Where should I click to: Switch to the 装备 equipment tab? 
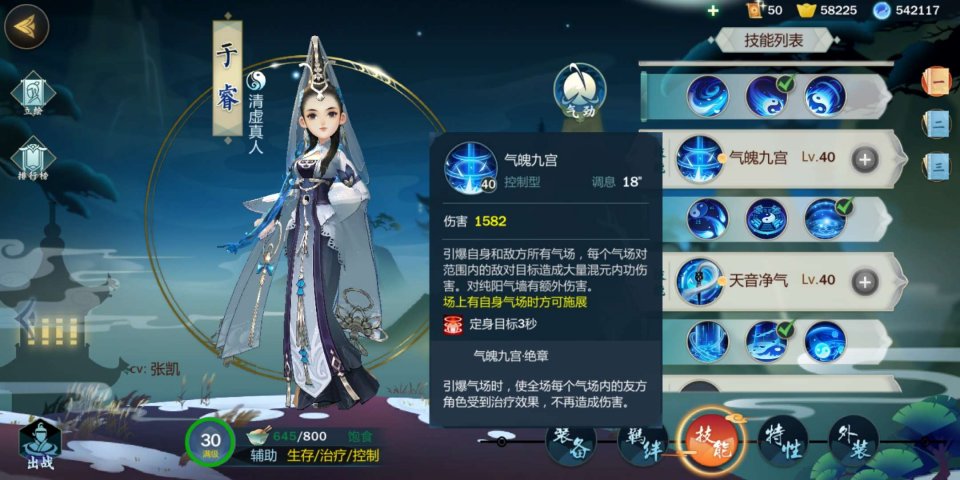tap(570, 439)
